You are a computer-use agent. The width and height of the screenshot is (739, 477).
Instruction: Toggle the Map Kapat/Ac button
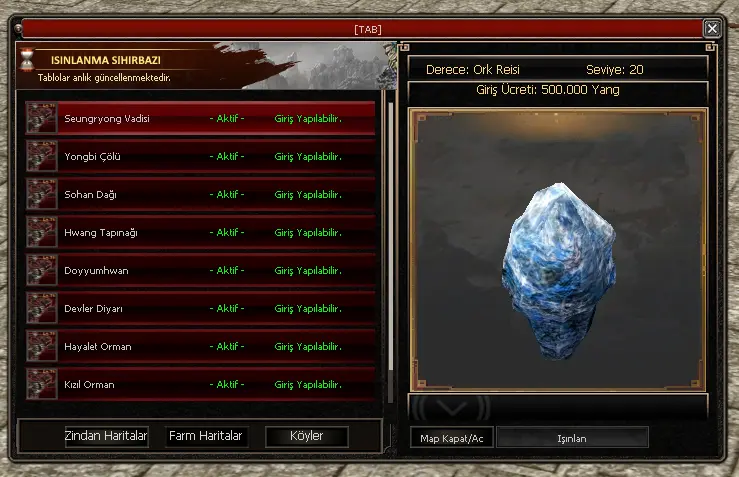click(x=451, y=438)
